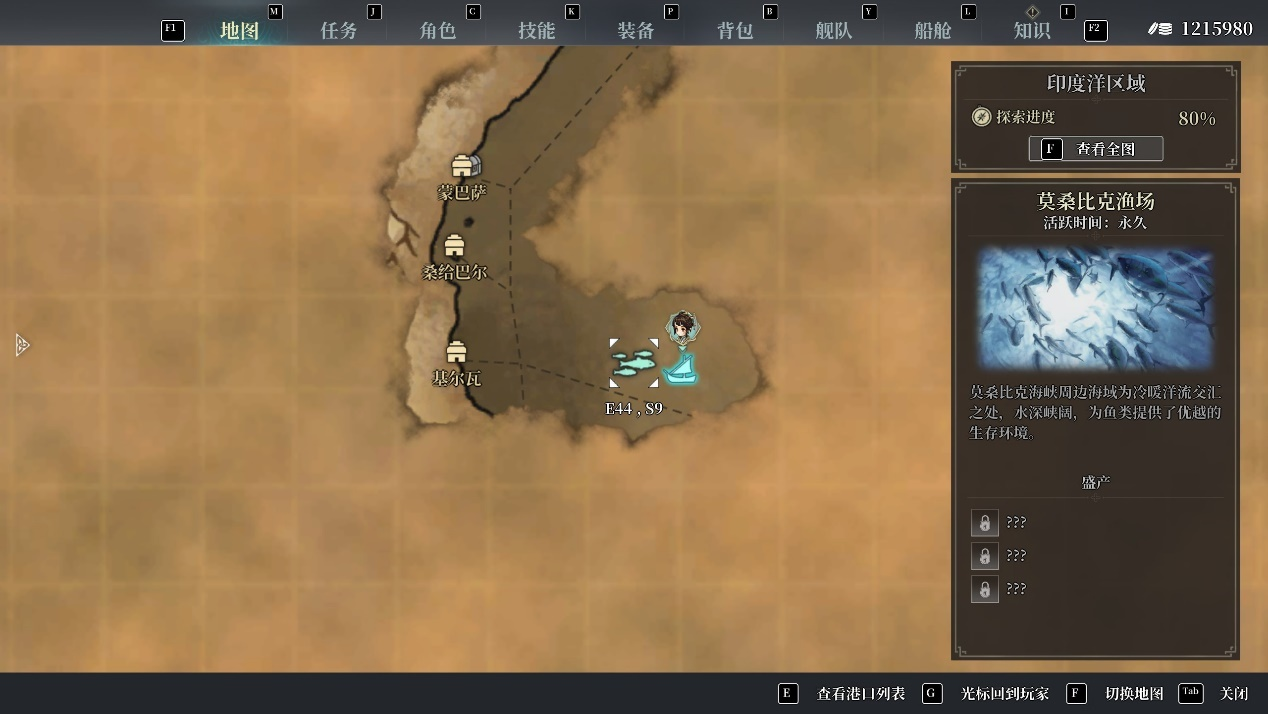Click 切换地图 to switch map
The width and height of the screenshot is (1268, 714).
tap(1133, 693)
